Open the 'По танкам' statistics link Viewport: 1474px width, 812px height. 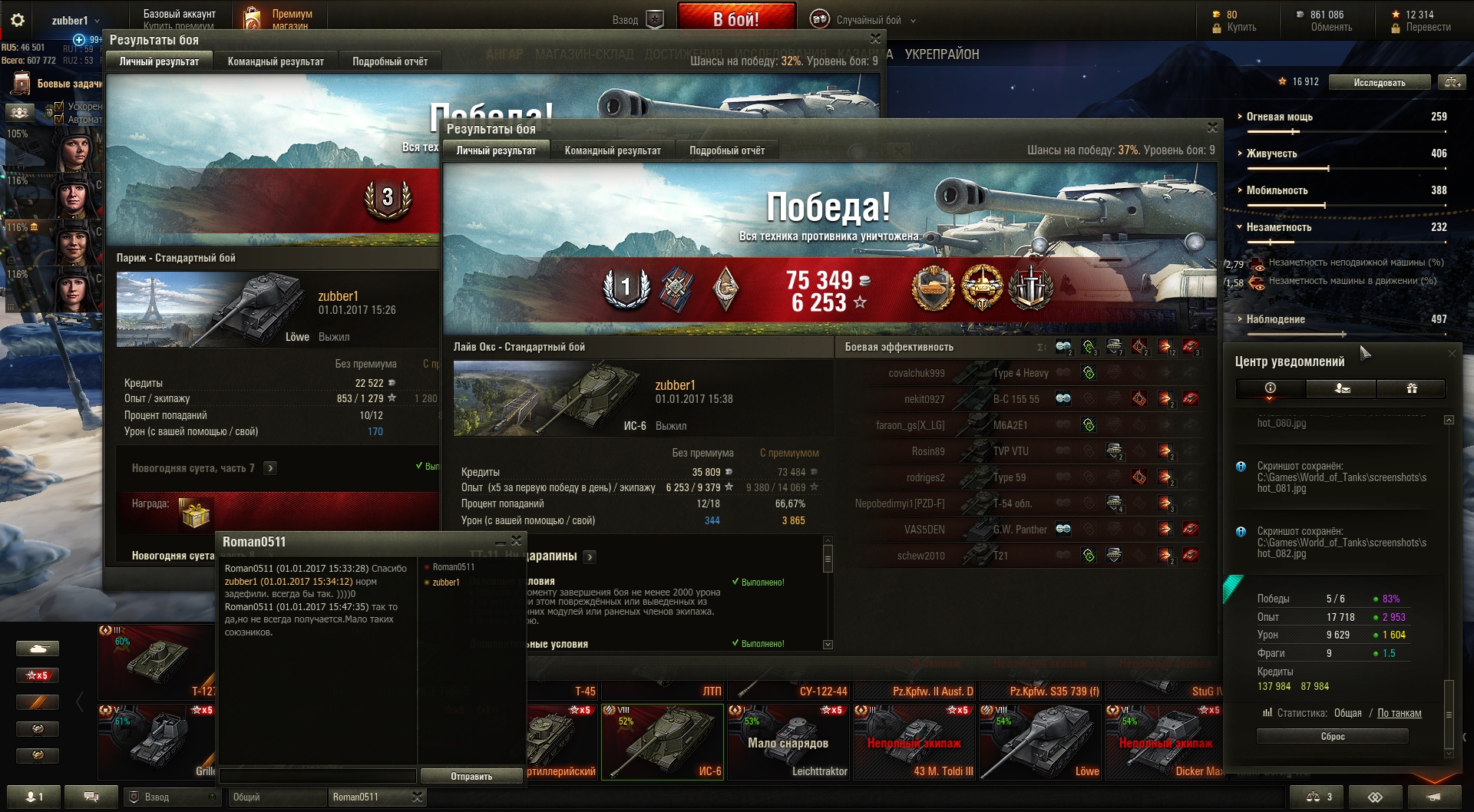click(x=1399, y=713)
